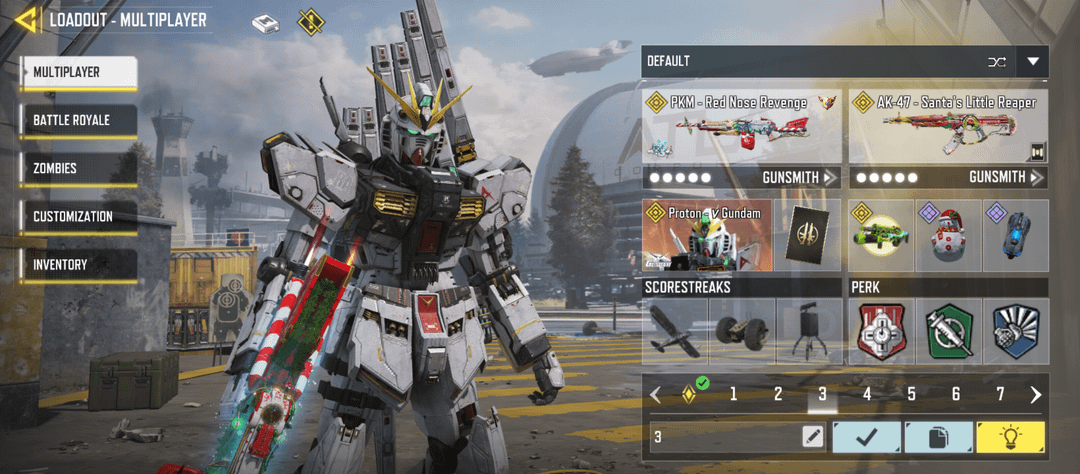The image size is (1080, 474).
Task: Select the Proton V Gundam operator
Action: tap(707, 235)
